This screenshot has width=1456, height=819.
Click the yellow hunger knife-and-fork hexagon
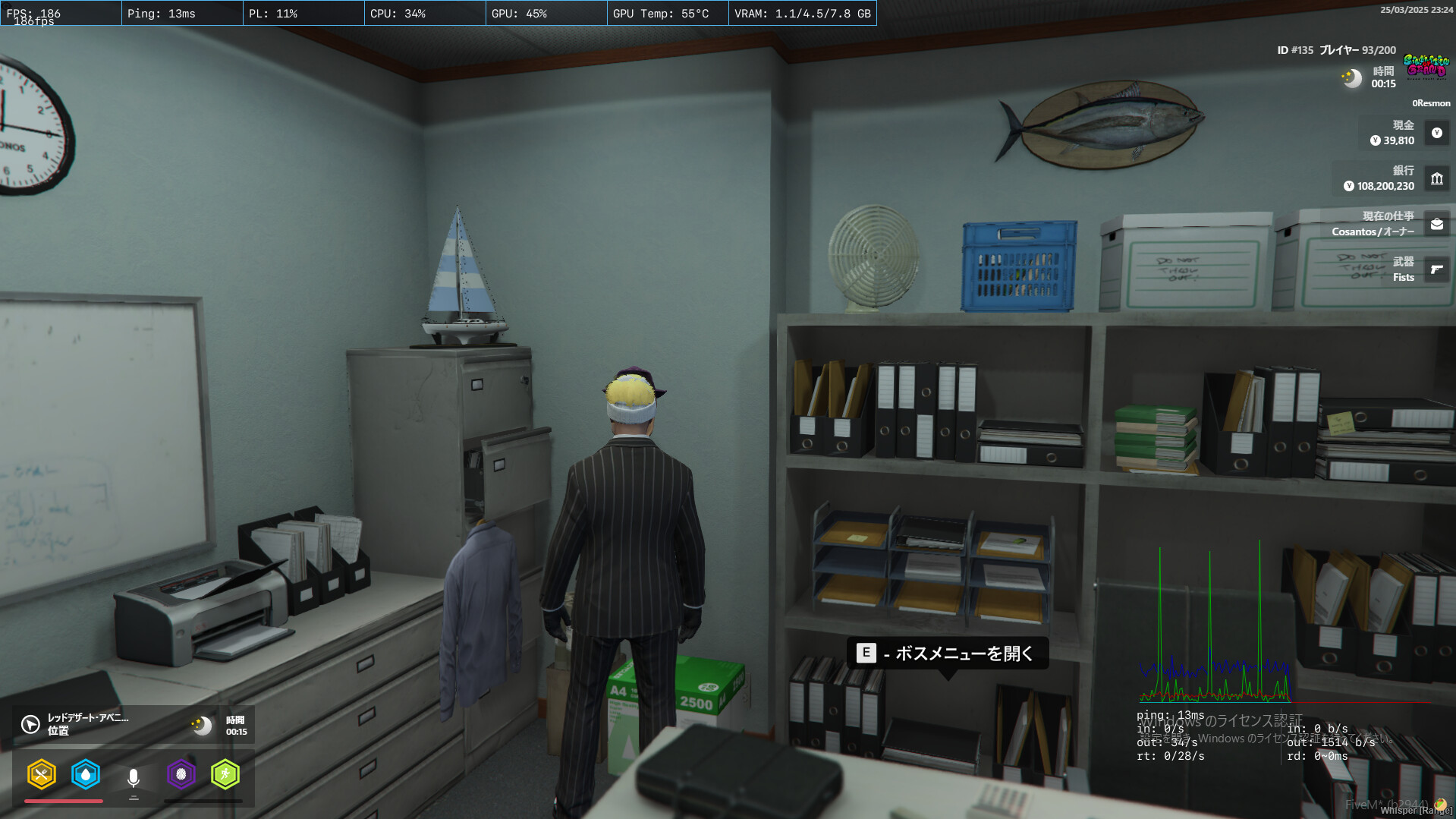[x=42, y=775]
